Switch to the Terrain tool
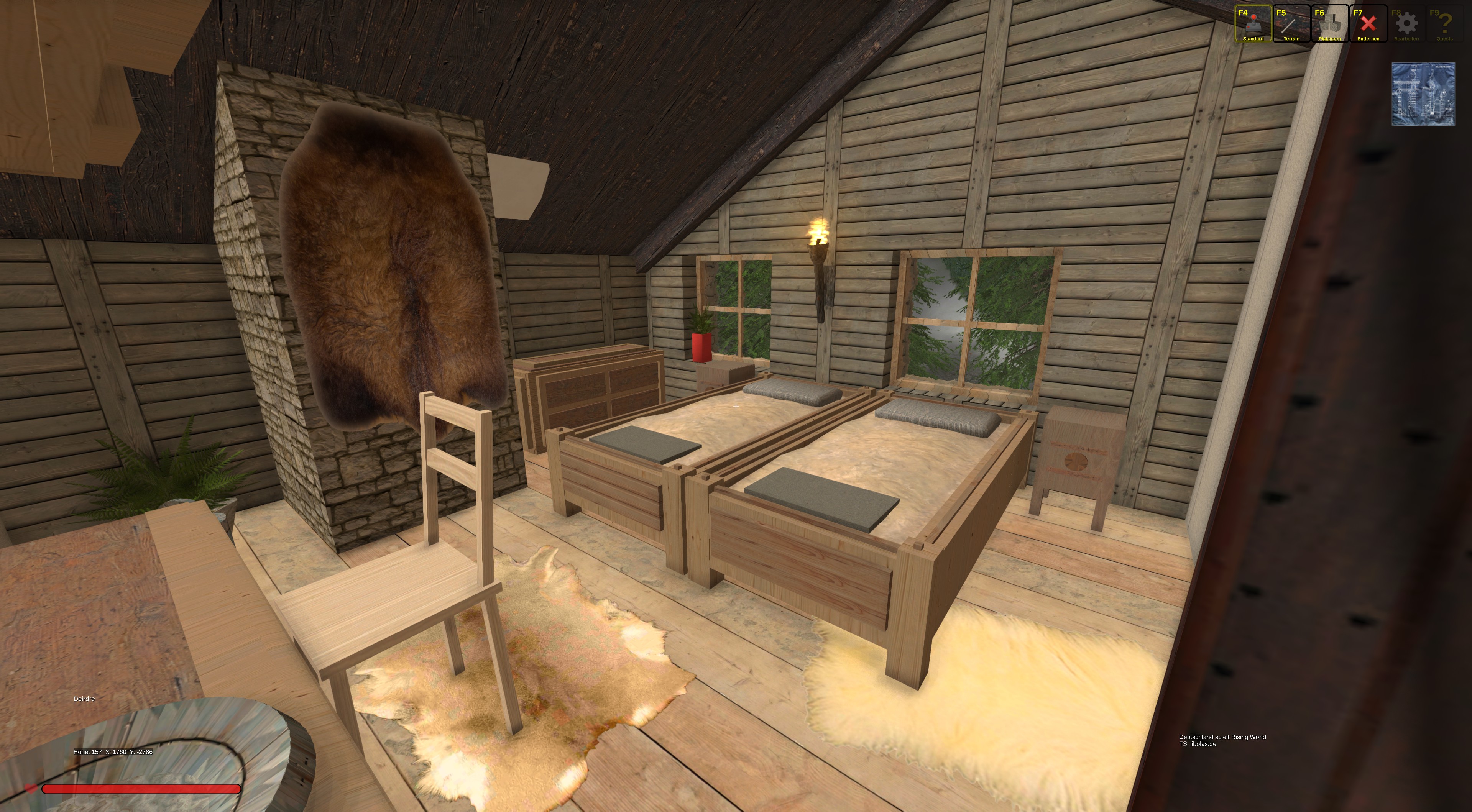 [x=1291, y=24]
